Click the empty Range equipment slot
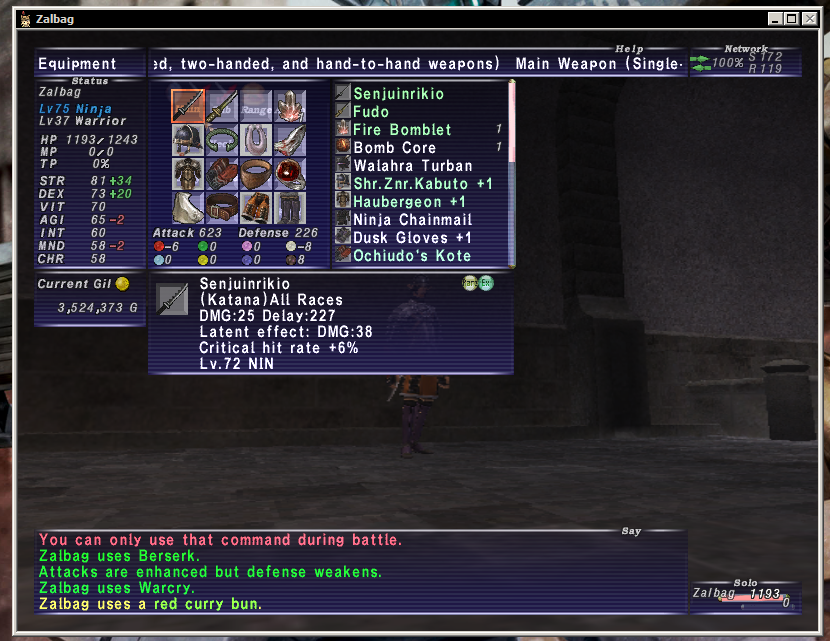 pyautogui.click(x=256, y=106)
